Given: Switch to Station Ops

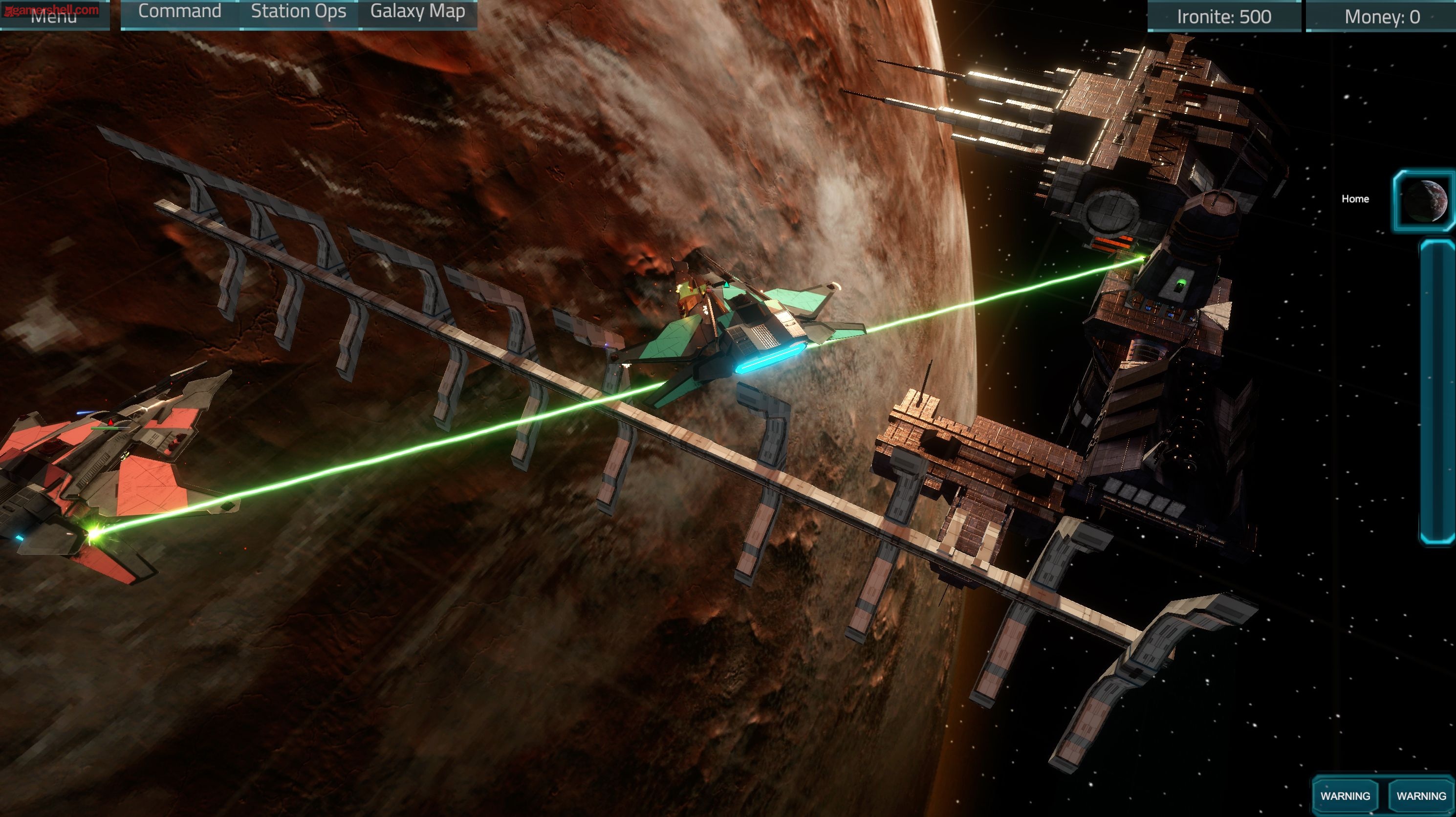Looking at the screenshot, I should point(299,12).
